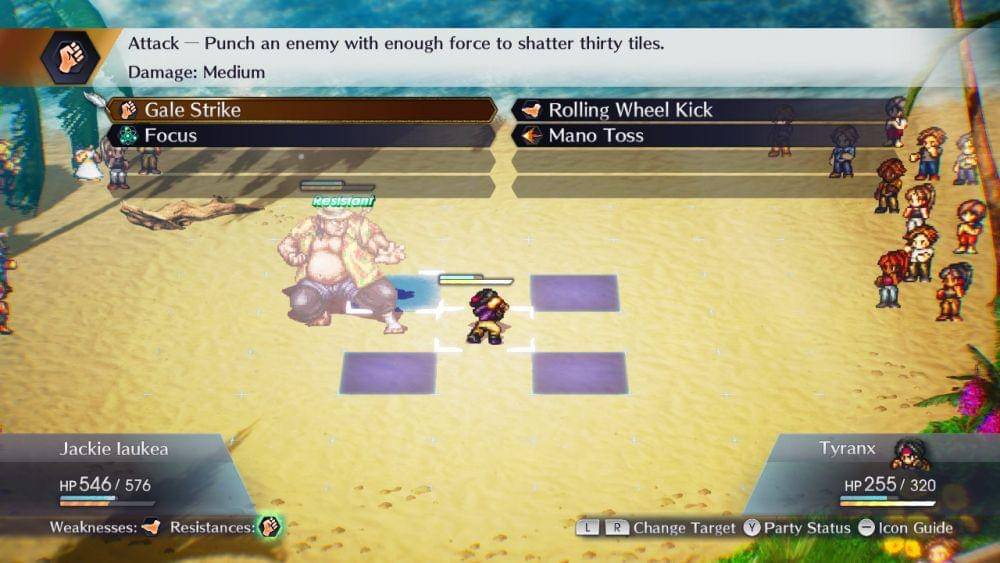The image size is (1000, 563).
Task: Select Tyranx's character portrait
Action: [910, 453]
